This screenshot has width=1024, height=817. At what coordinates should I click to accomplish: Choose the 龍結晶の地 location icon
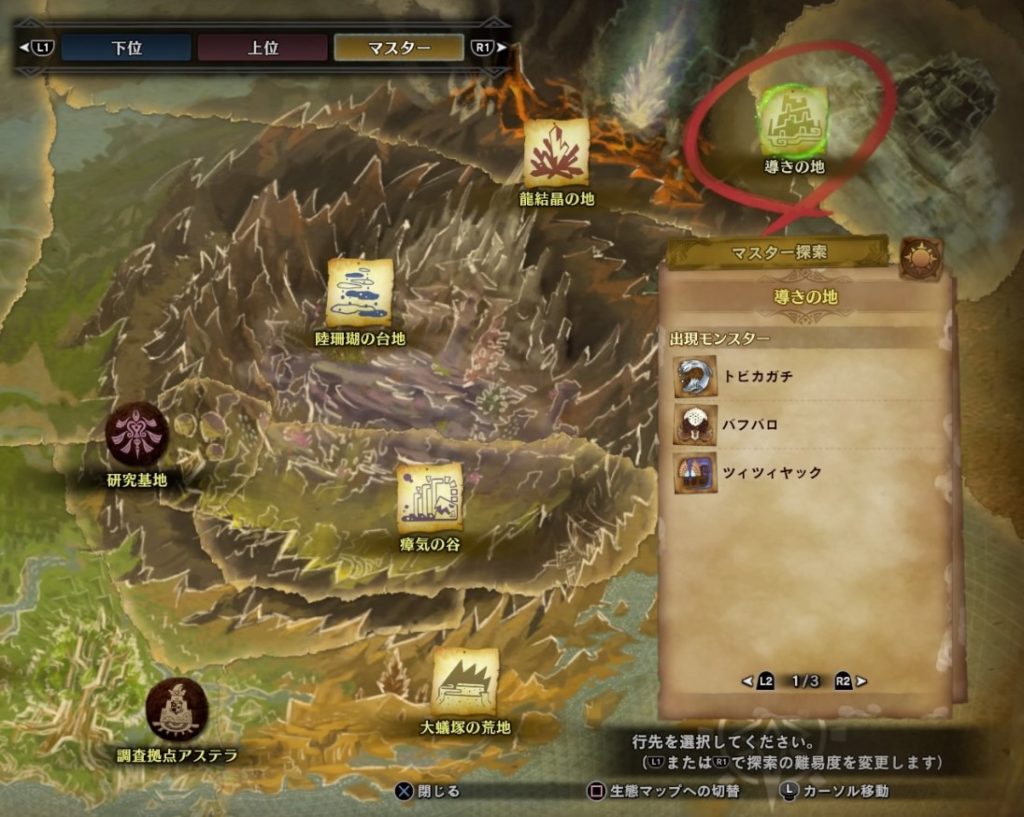[556, 153]
